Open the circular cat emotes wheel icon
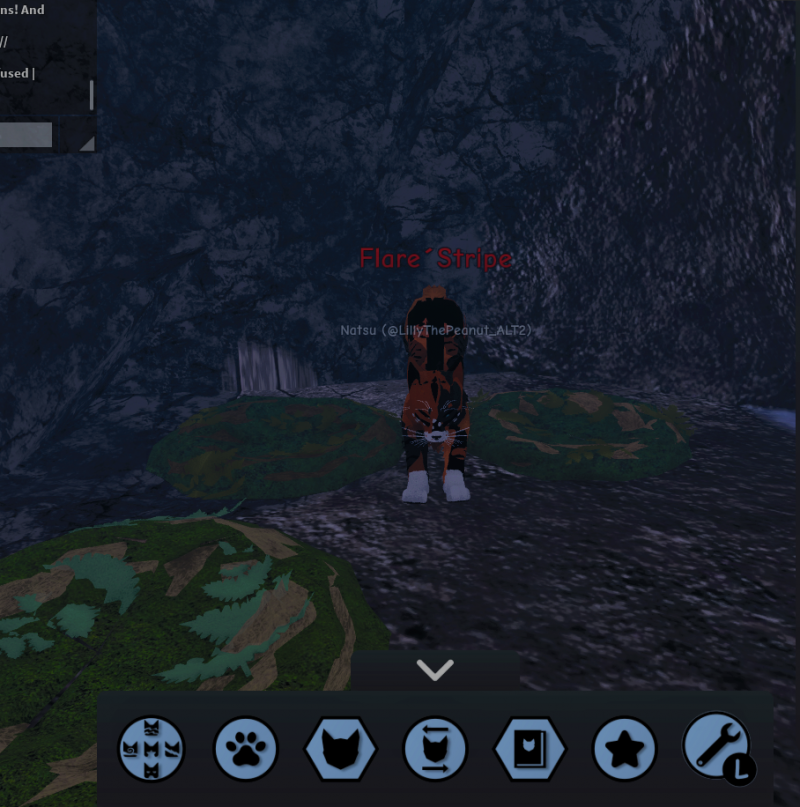Screen dimensions: 800x807 [x=151, y=749]
